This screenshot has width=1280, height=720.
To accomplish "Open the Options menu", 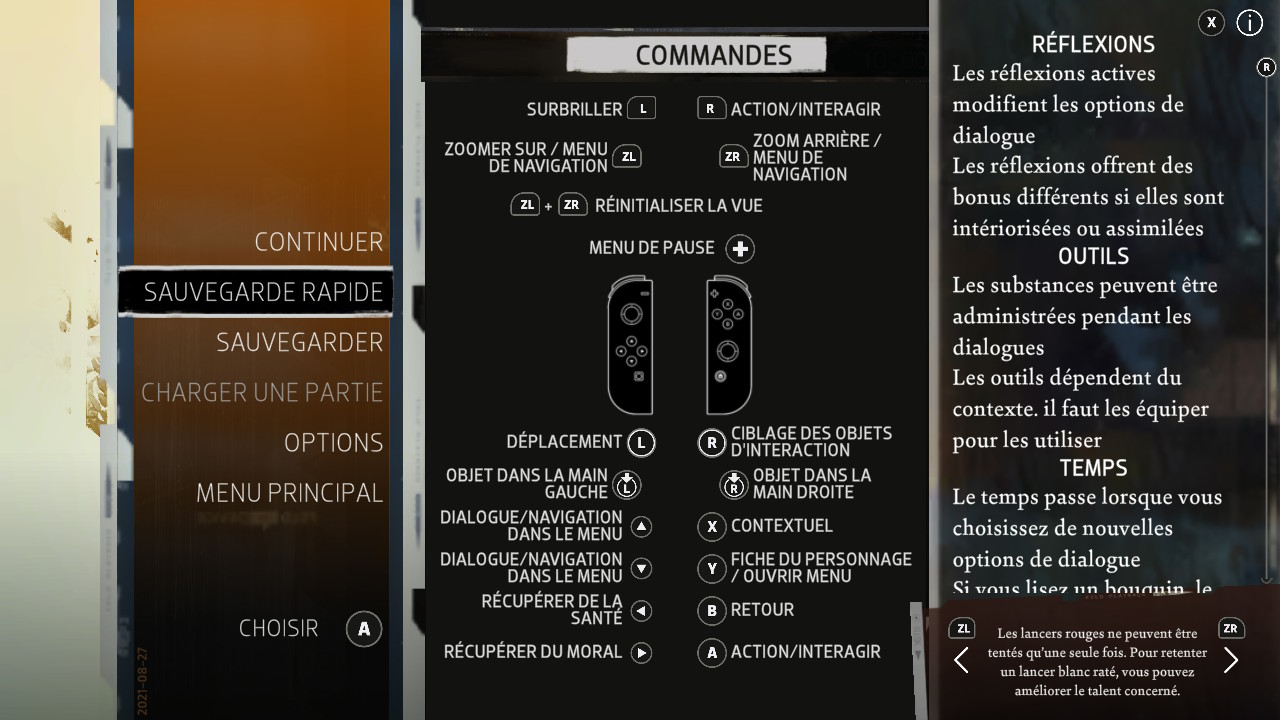I will click(333, 442).
